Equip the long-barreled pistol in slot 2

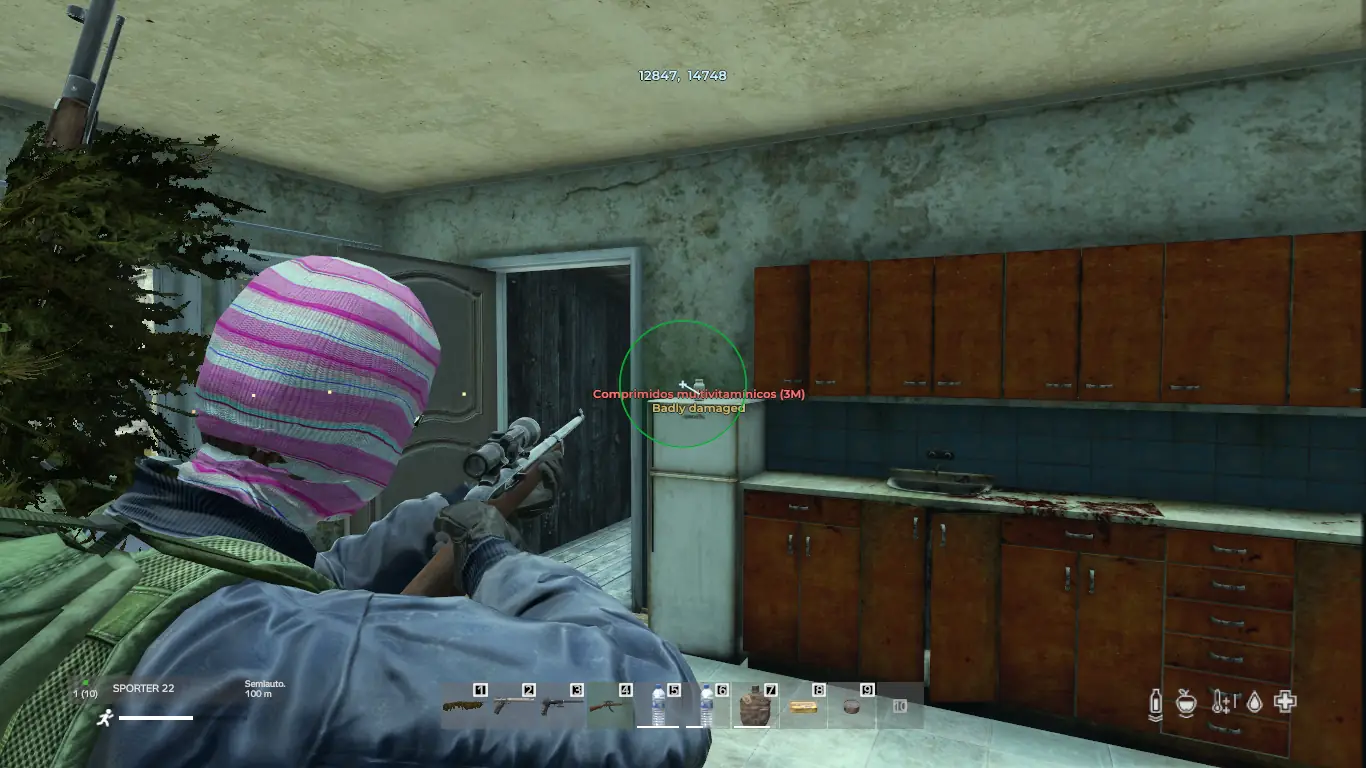click(514, 706)
